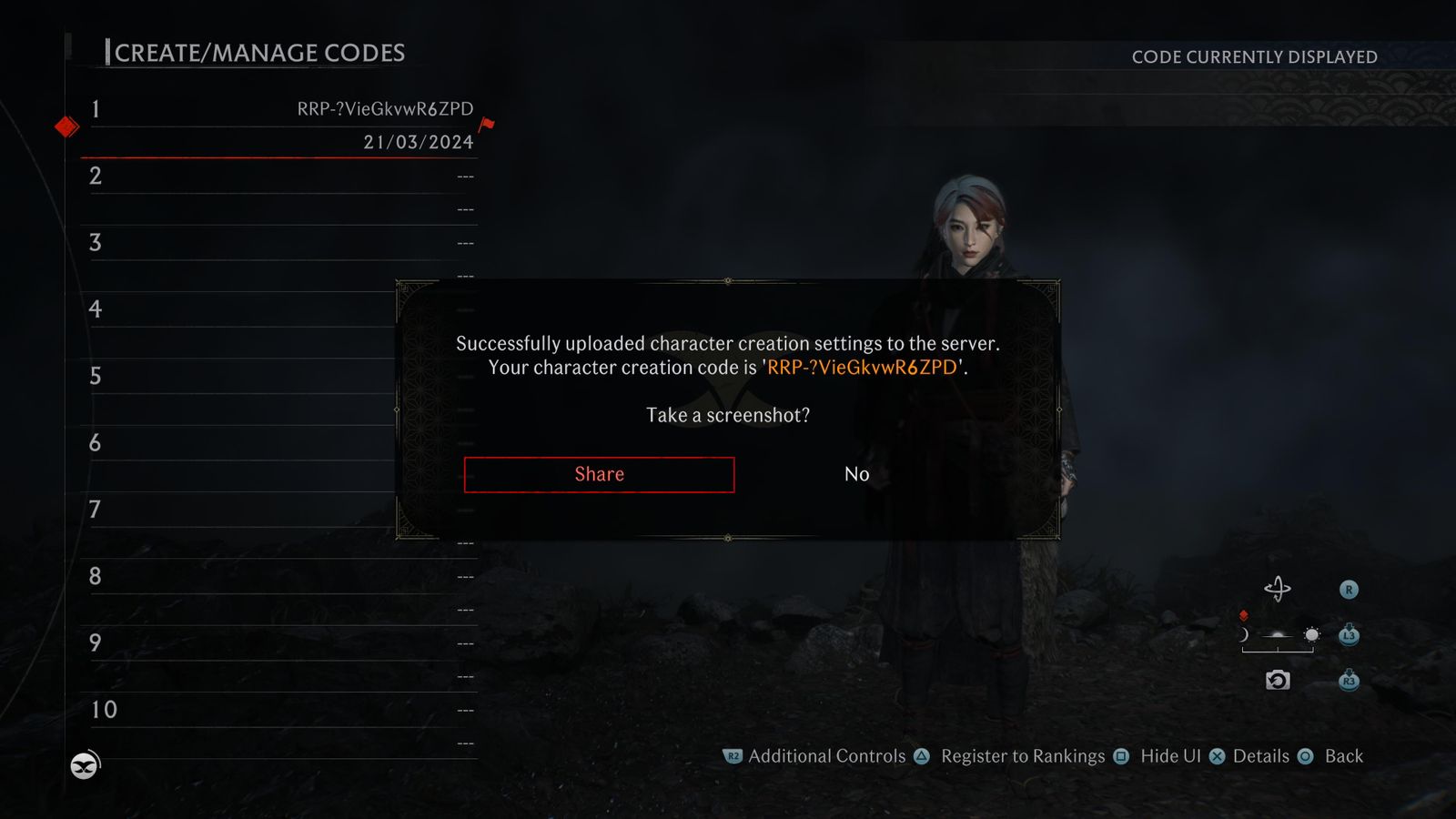Click the R button prompt icon
This screenshot has height=819, width=1456.
point(1349,589)
